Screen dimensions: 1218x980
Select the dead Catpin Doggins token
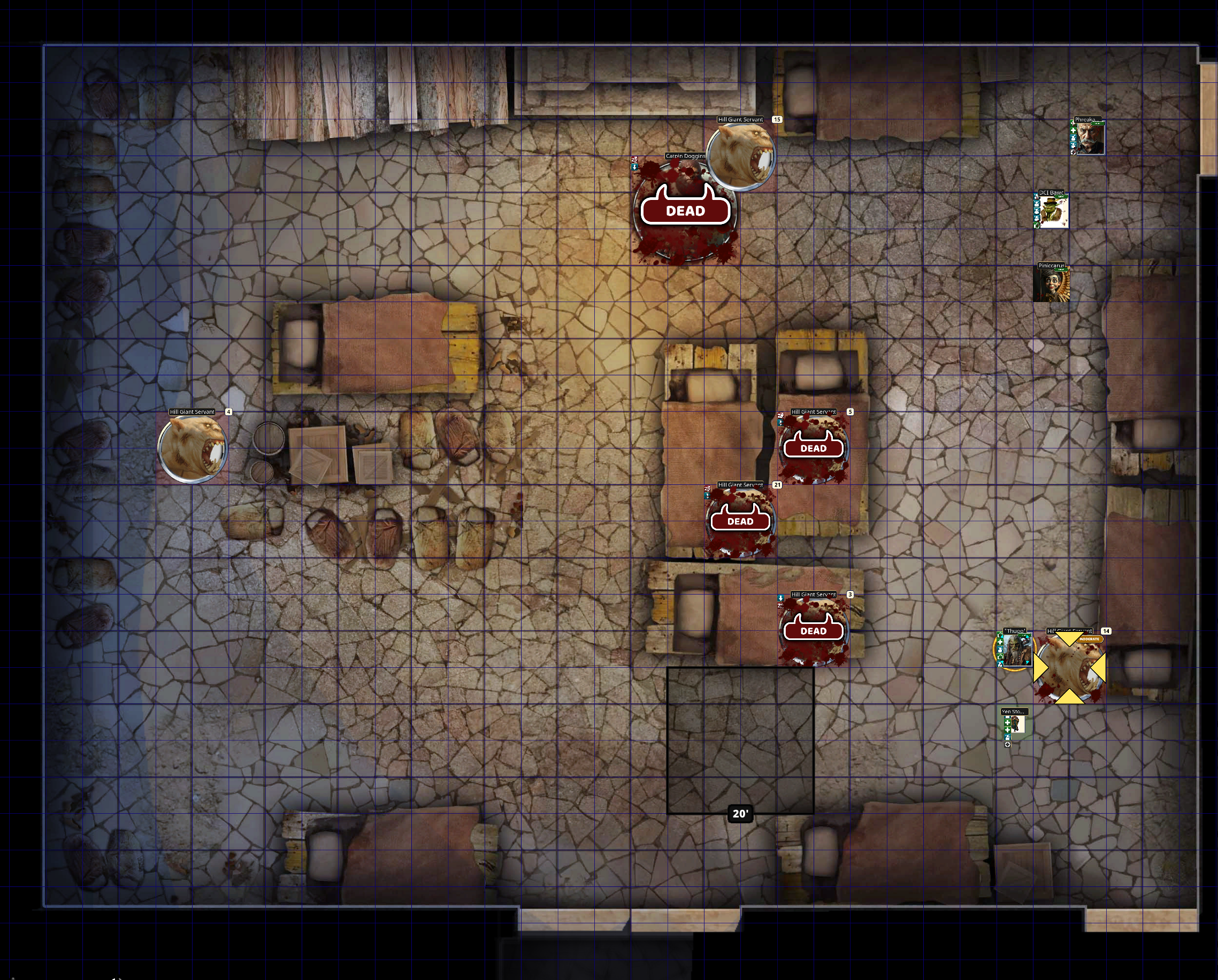685,212
